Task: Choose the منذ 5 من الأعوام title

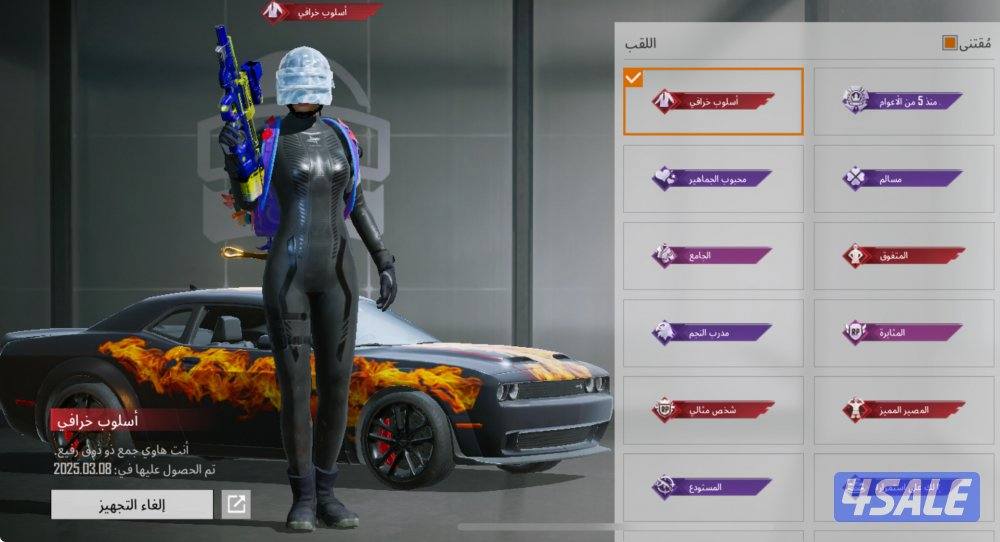Action: [903, 101]
